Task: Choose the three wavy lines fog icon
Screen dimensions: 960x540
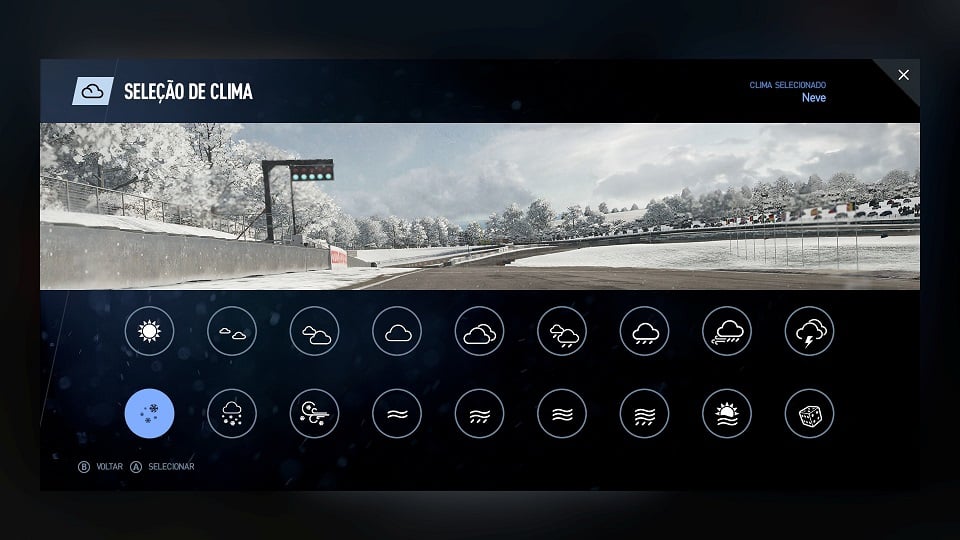Action: [x=562, y=413]
